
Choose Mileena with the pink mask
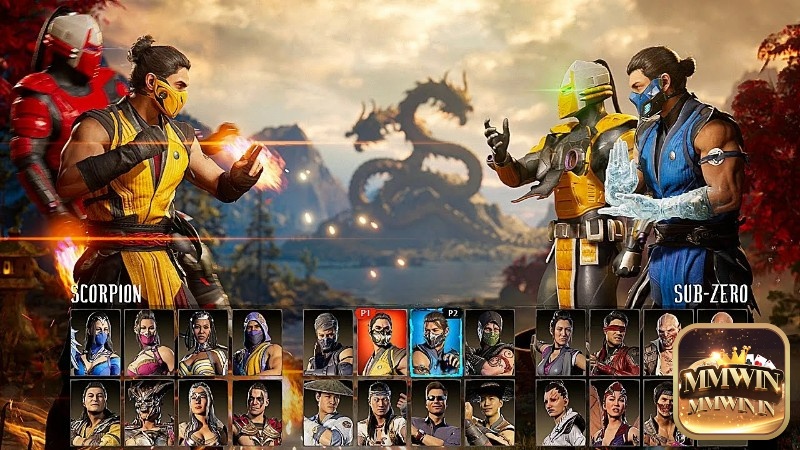[150, 342]
